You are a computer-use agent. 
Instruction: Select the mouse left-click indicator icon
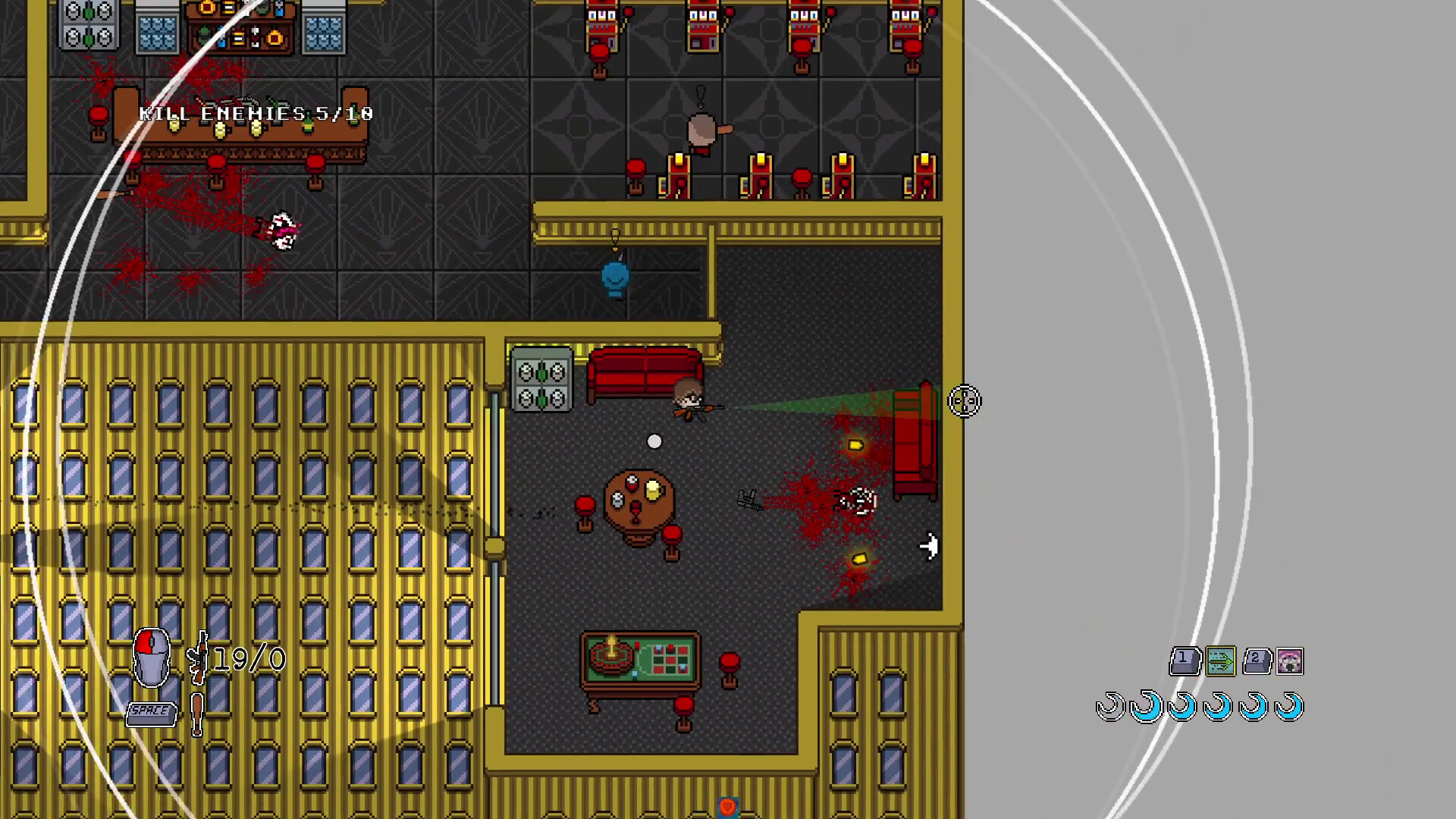click(151, 659)
